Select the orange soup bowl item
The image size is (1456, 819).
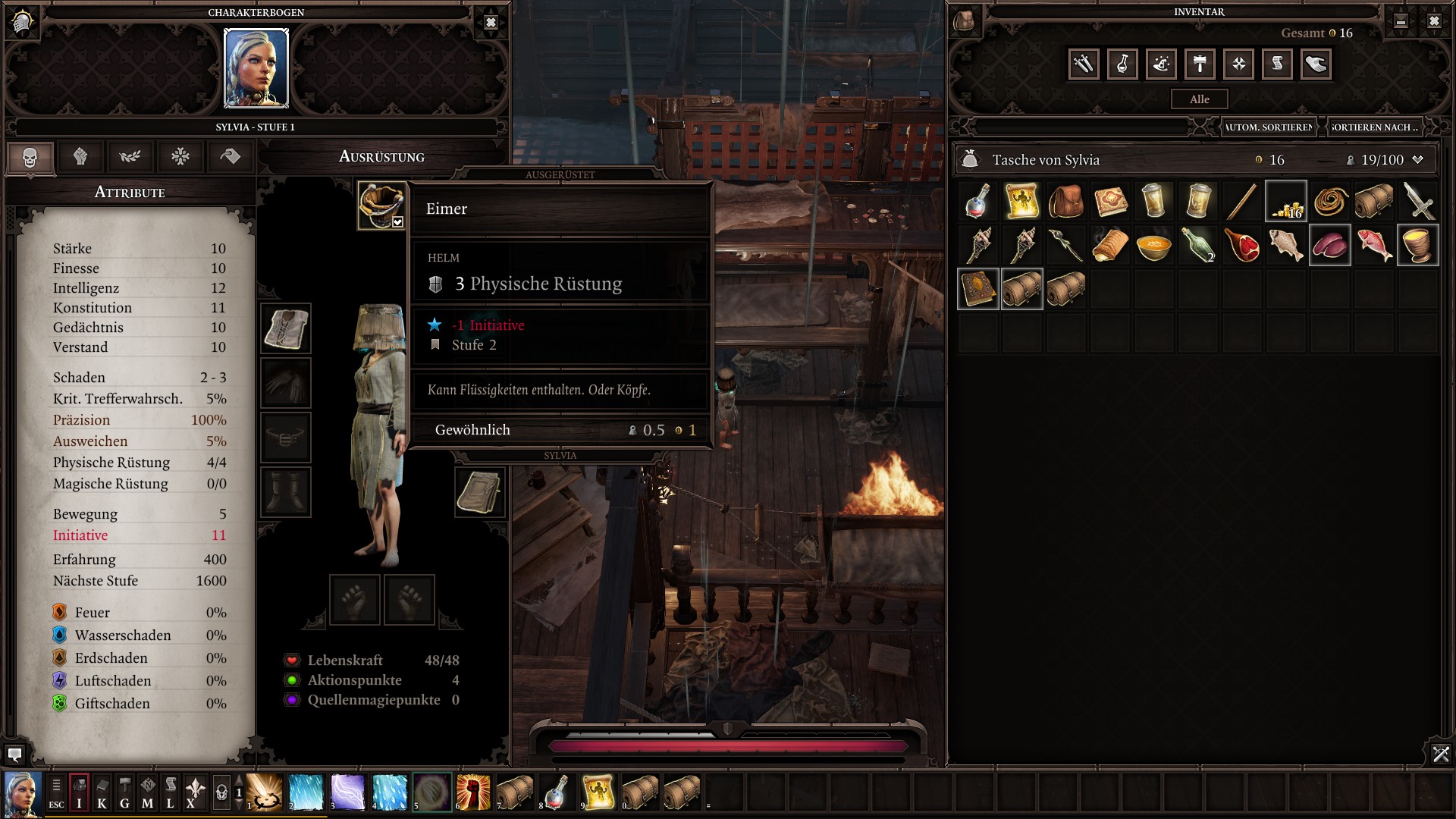pos(1153,246)
